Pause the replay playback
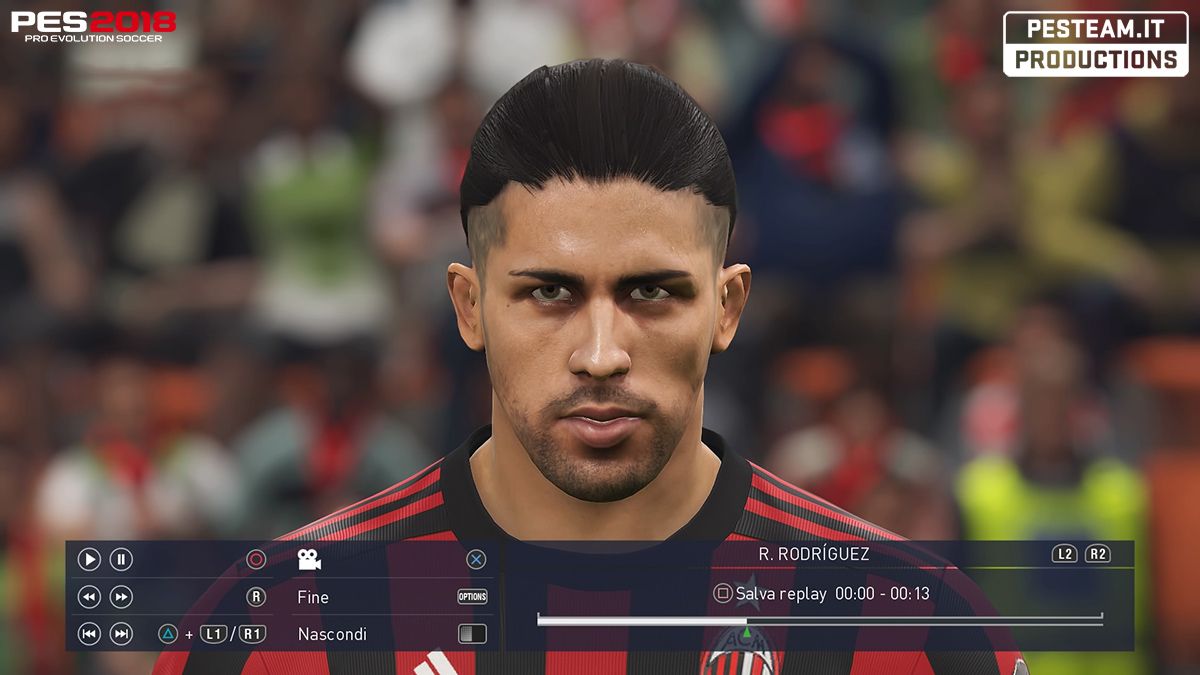 121,560
